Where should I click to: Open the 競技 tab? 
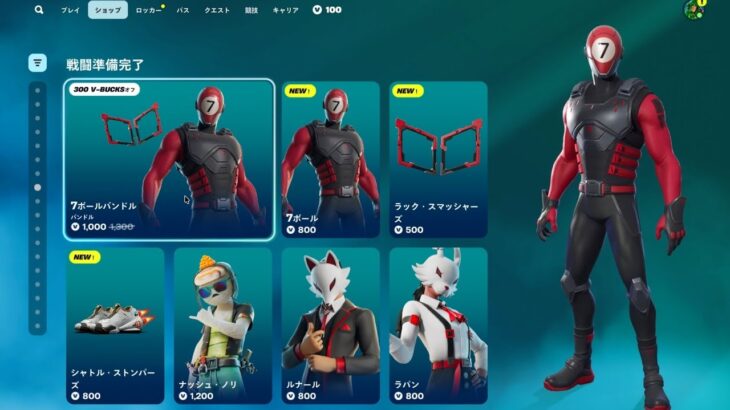click(253, 10)
